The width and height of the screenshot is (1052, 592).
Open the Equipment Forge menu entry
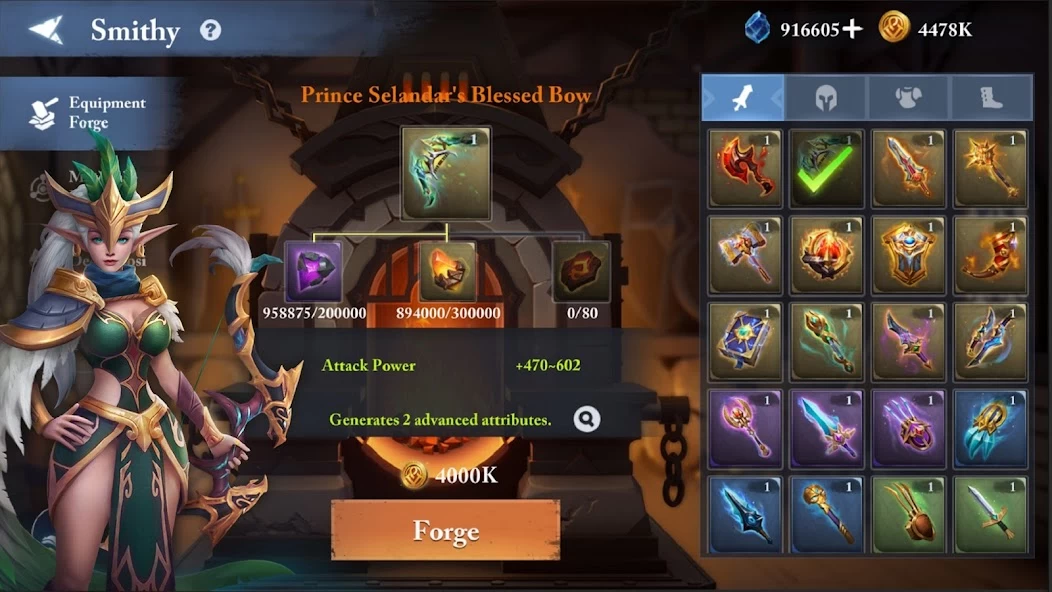pos(90,113)
